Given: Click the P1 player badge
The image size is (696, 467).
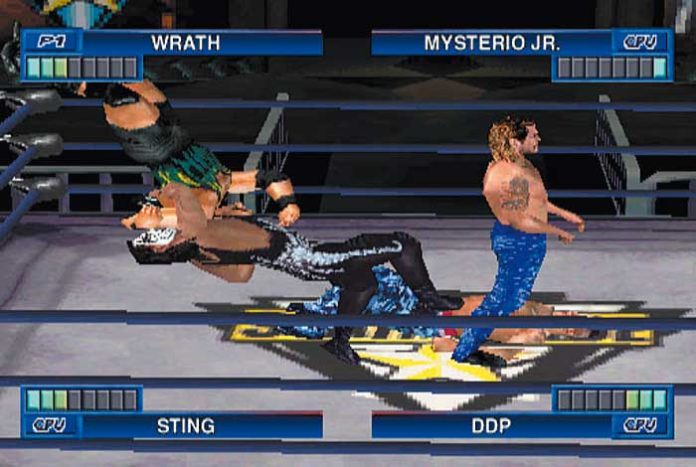Looking at the screenshot, I should (x=51, y=42).
